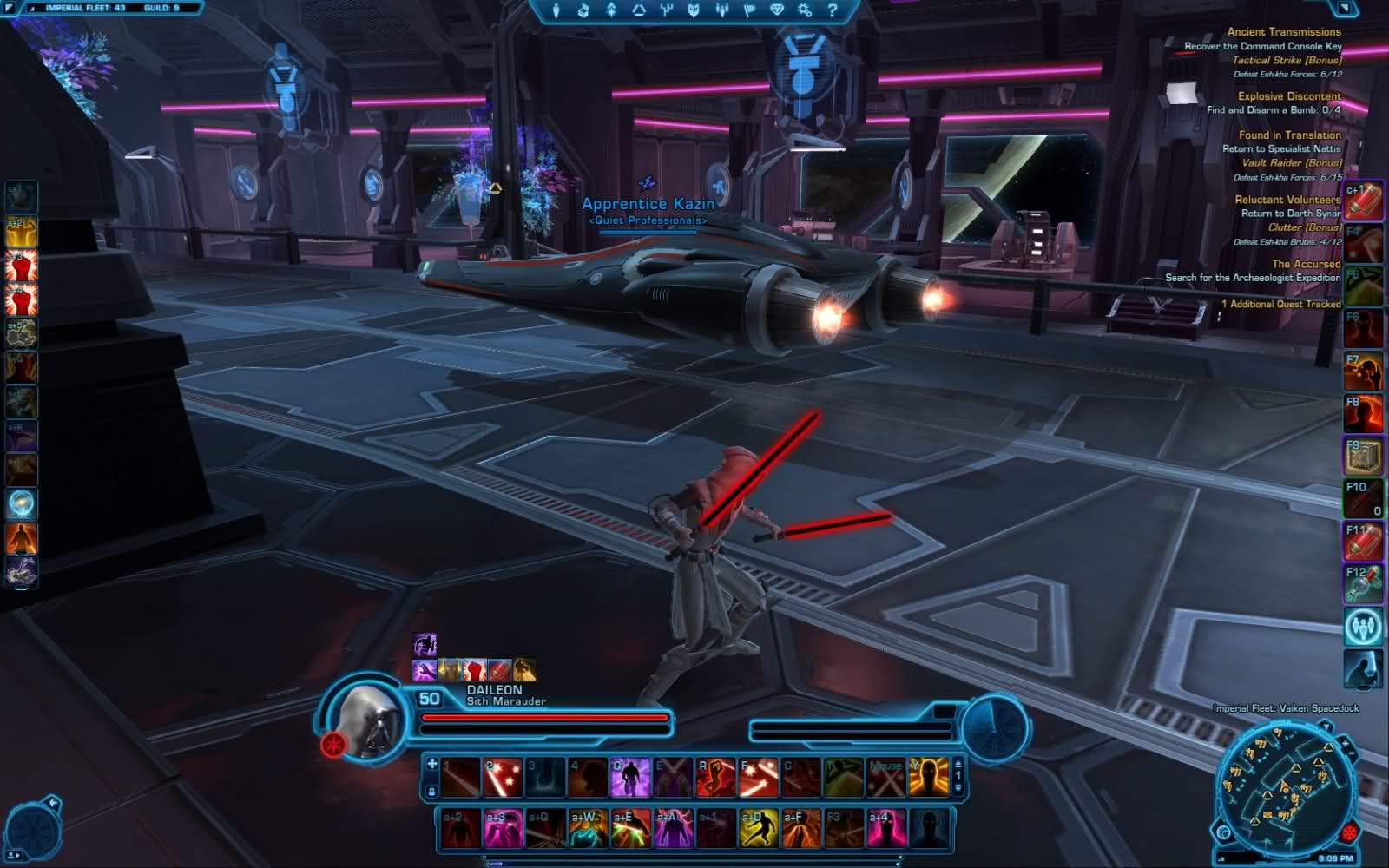Open the diamond icon in the top menu

click(777, 10)
